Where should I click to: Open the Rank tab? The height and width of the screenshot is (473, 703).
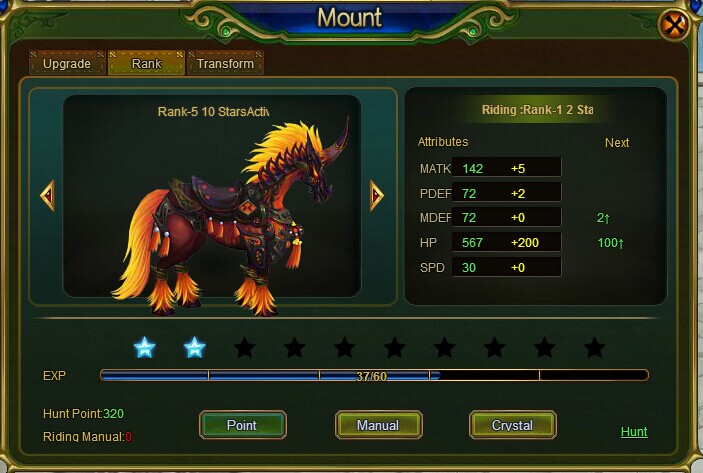[x=146, y=64]
